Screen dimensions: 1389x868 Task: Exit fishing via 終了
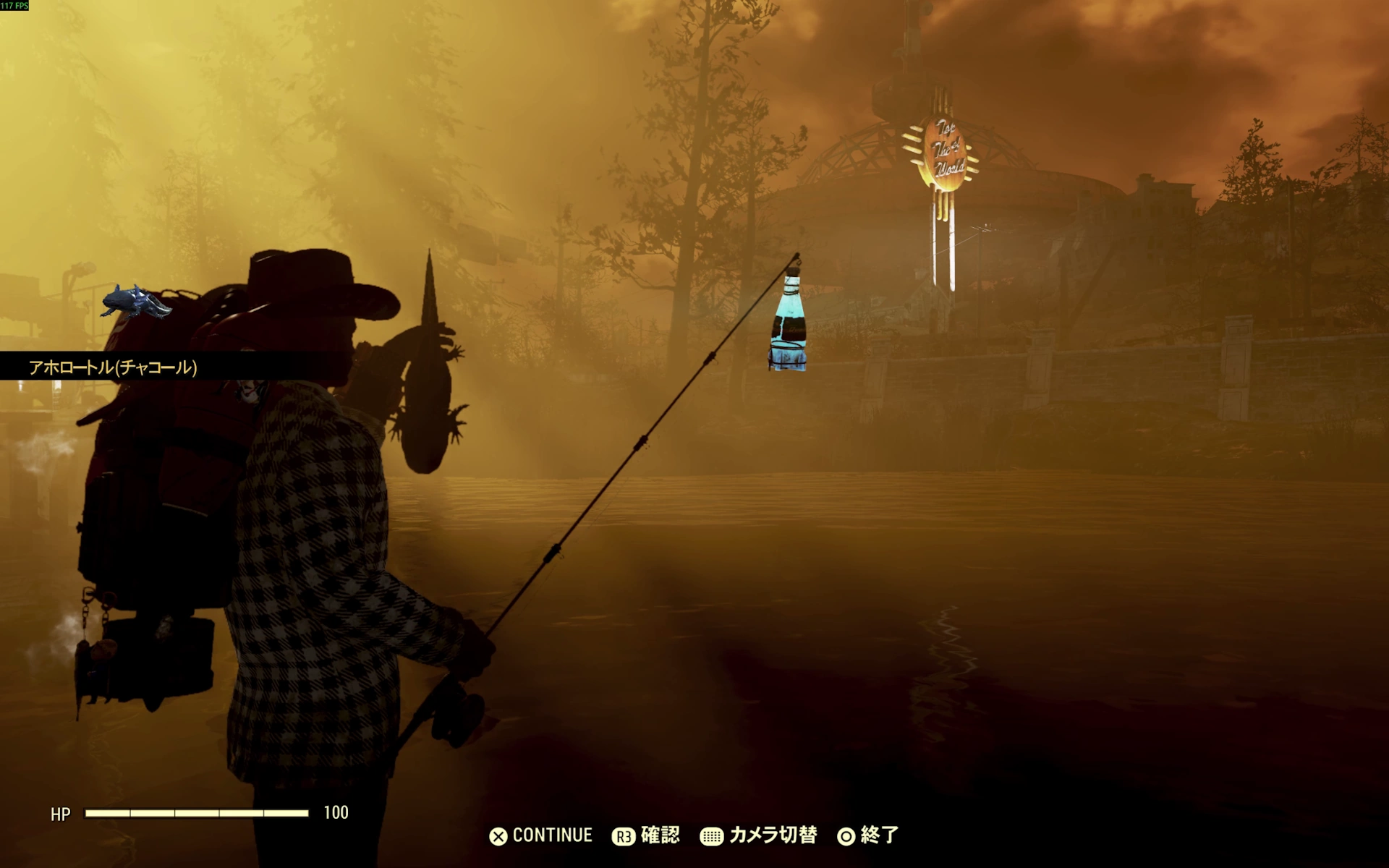click(868, 835)
